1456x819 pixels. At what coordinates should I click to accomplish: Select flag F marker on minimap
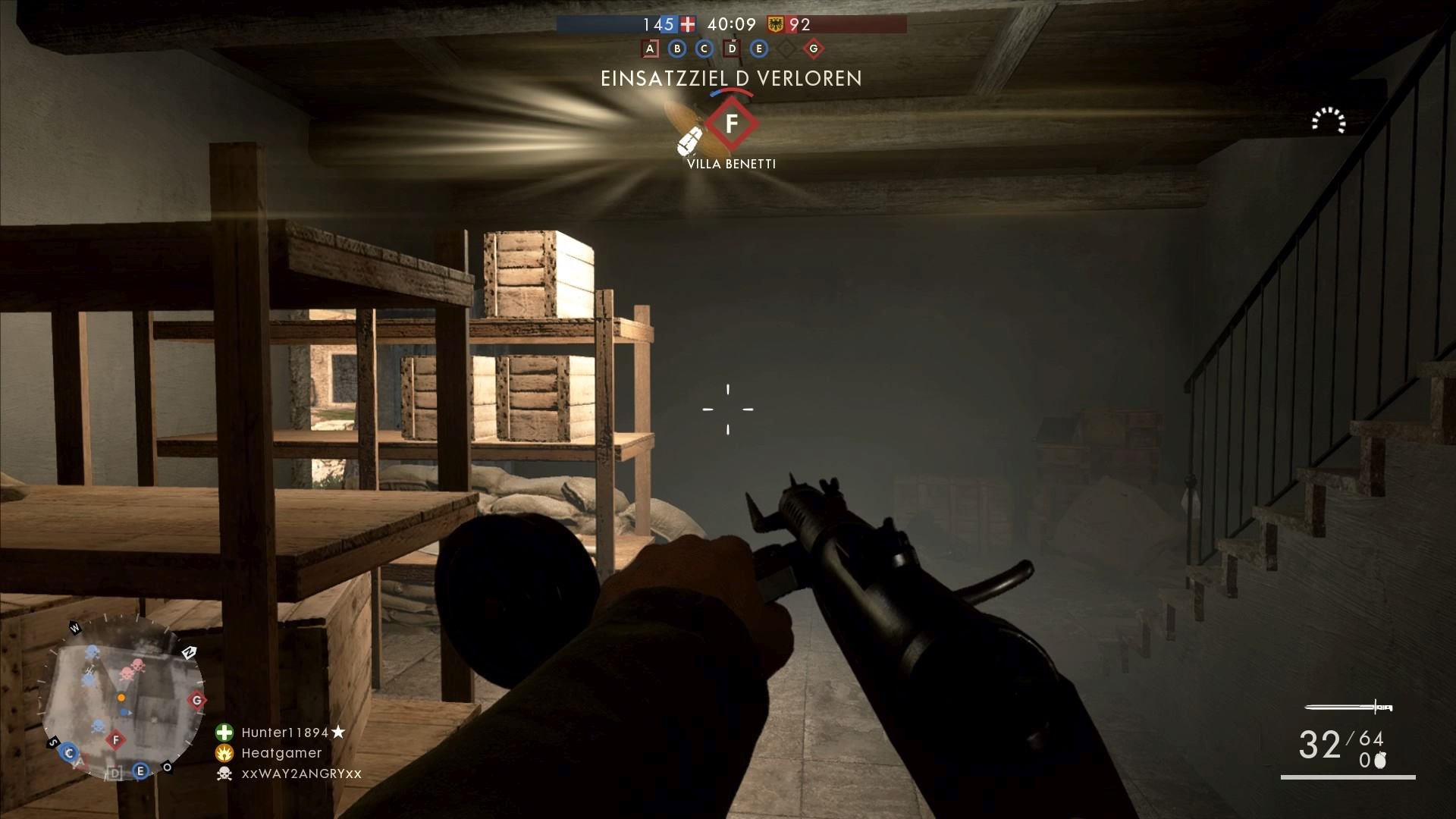coord(115,740)
